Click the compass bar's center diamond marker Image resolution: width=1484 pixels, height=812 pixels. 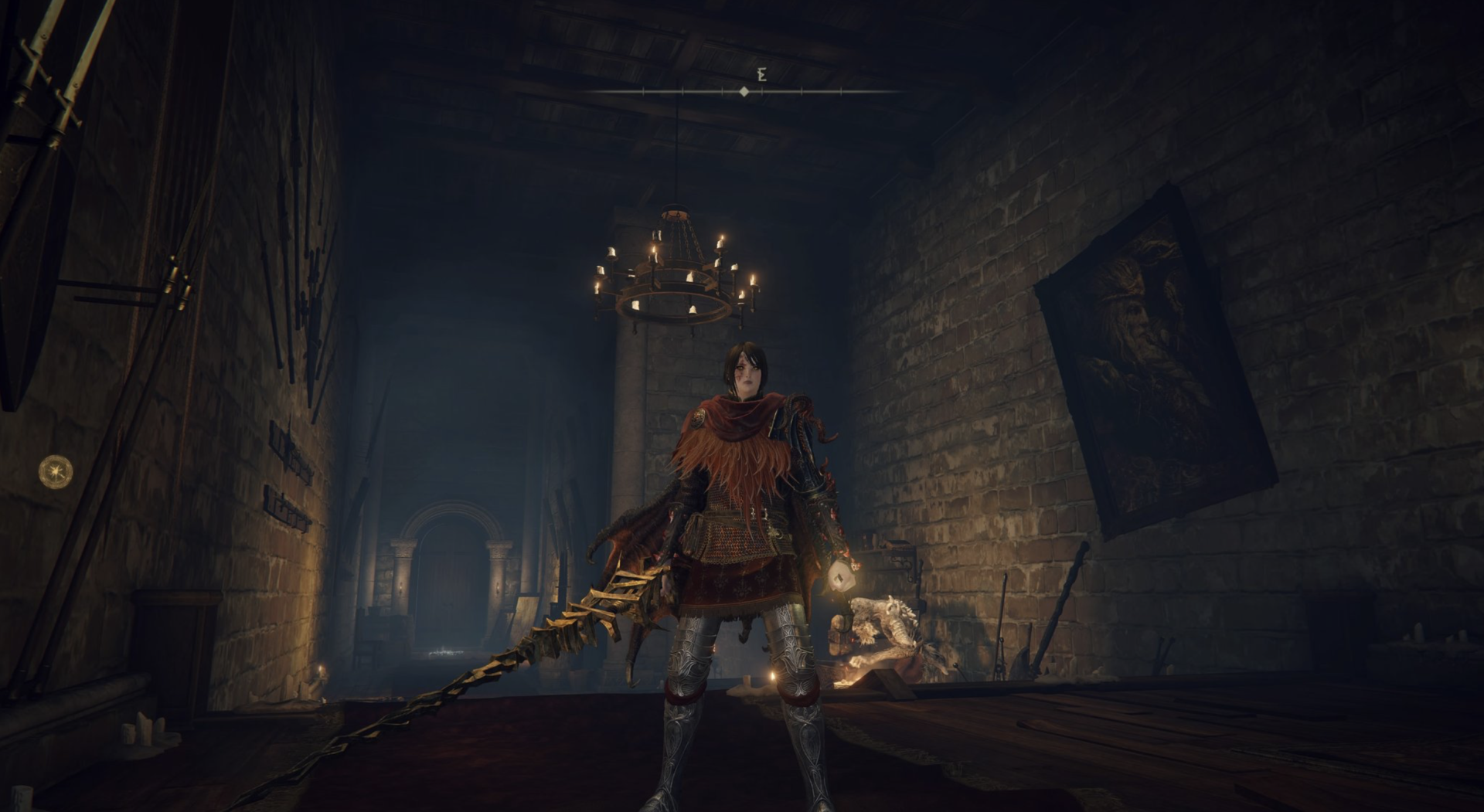[x=744, y=91]
